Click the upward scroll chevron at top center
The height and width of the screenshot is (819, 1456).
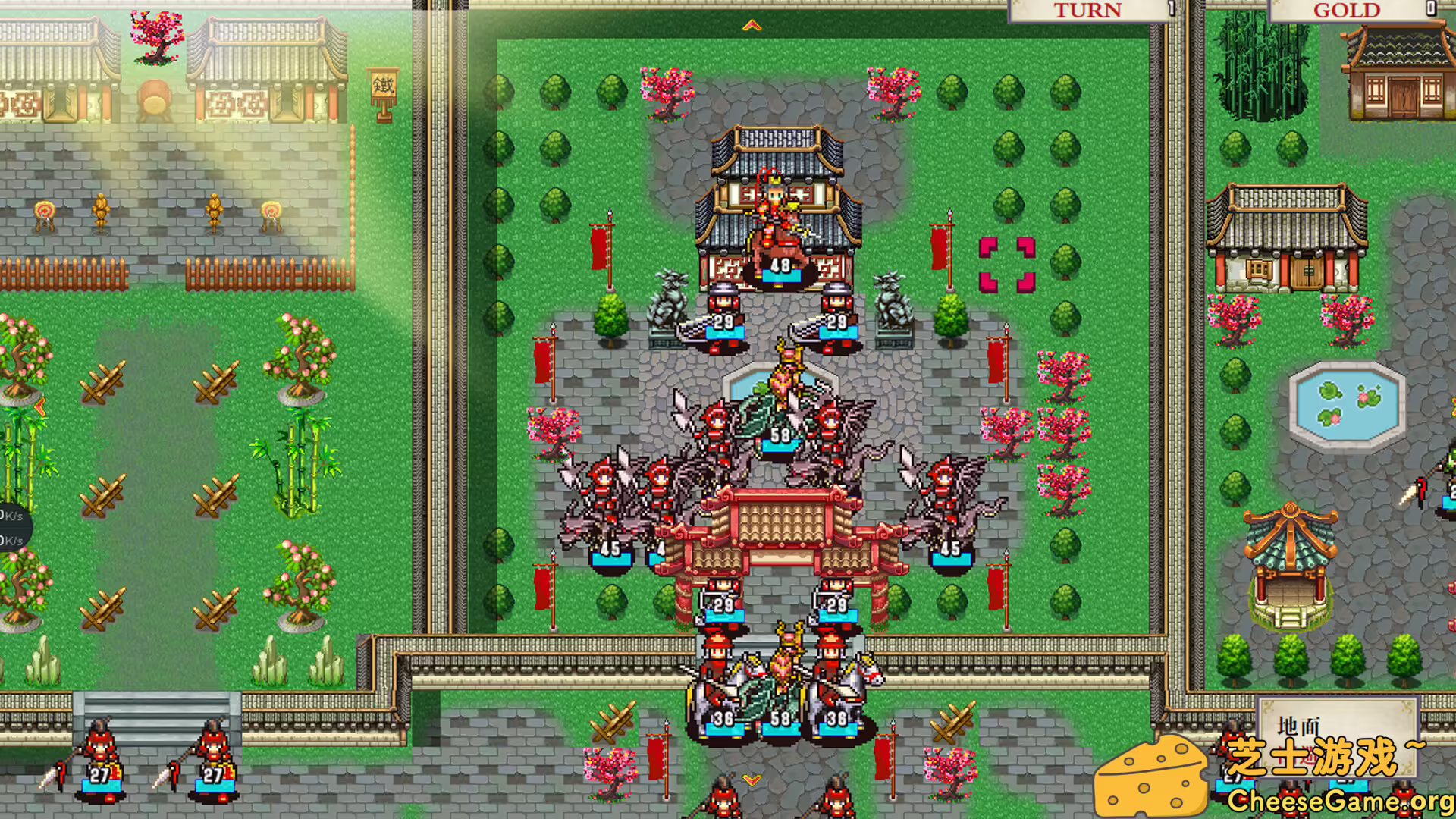[x=752, y=24]
